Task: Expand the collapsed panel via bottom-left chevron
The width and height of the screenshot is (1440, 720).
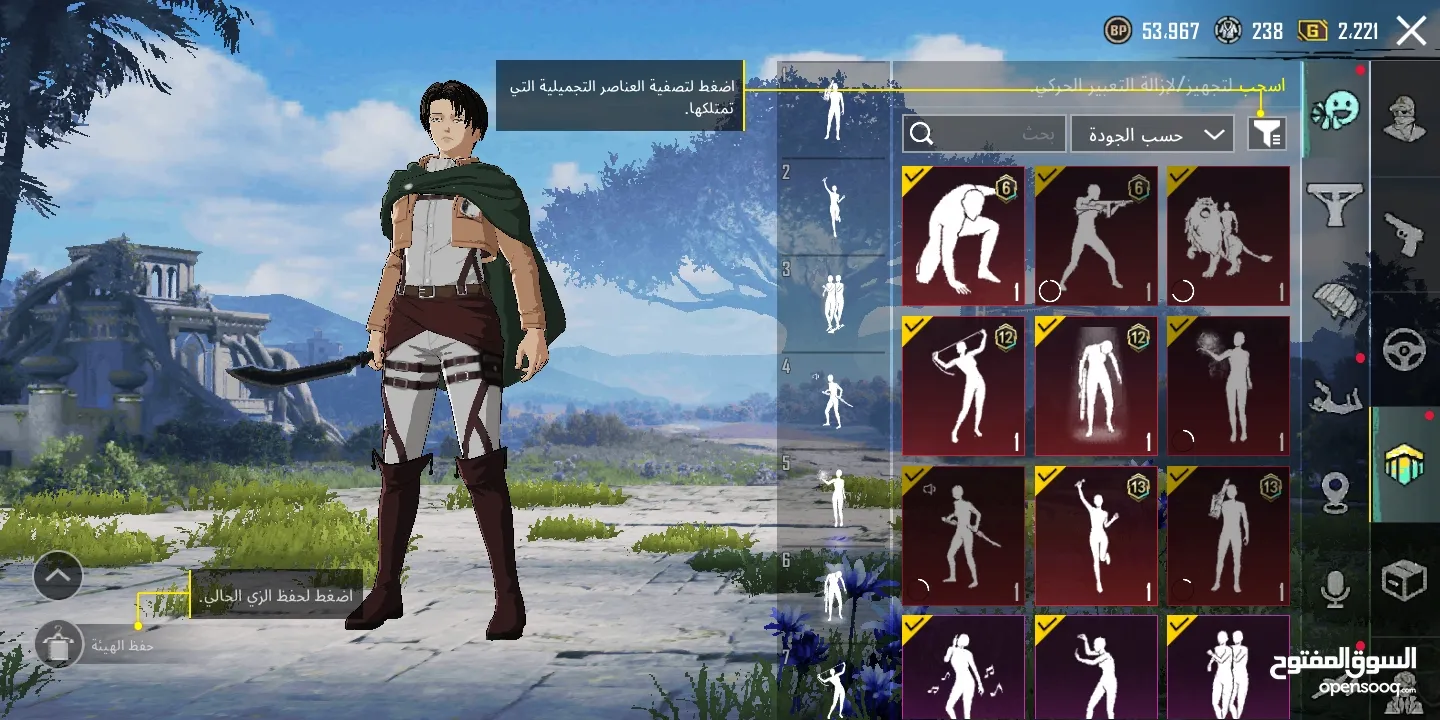Action: (57, 577)
